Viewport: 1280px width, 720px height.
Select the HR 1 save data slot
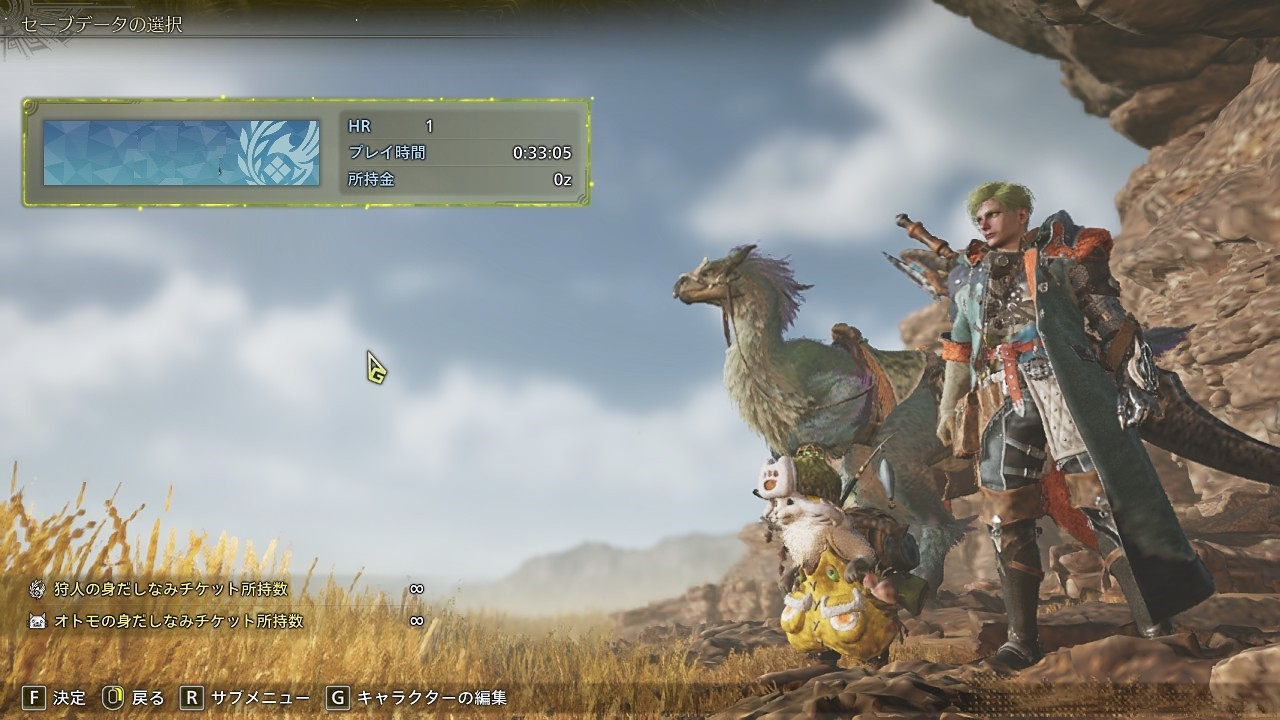(x=306, y=153)
